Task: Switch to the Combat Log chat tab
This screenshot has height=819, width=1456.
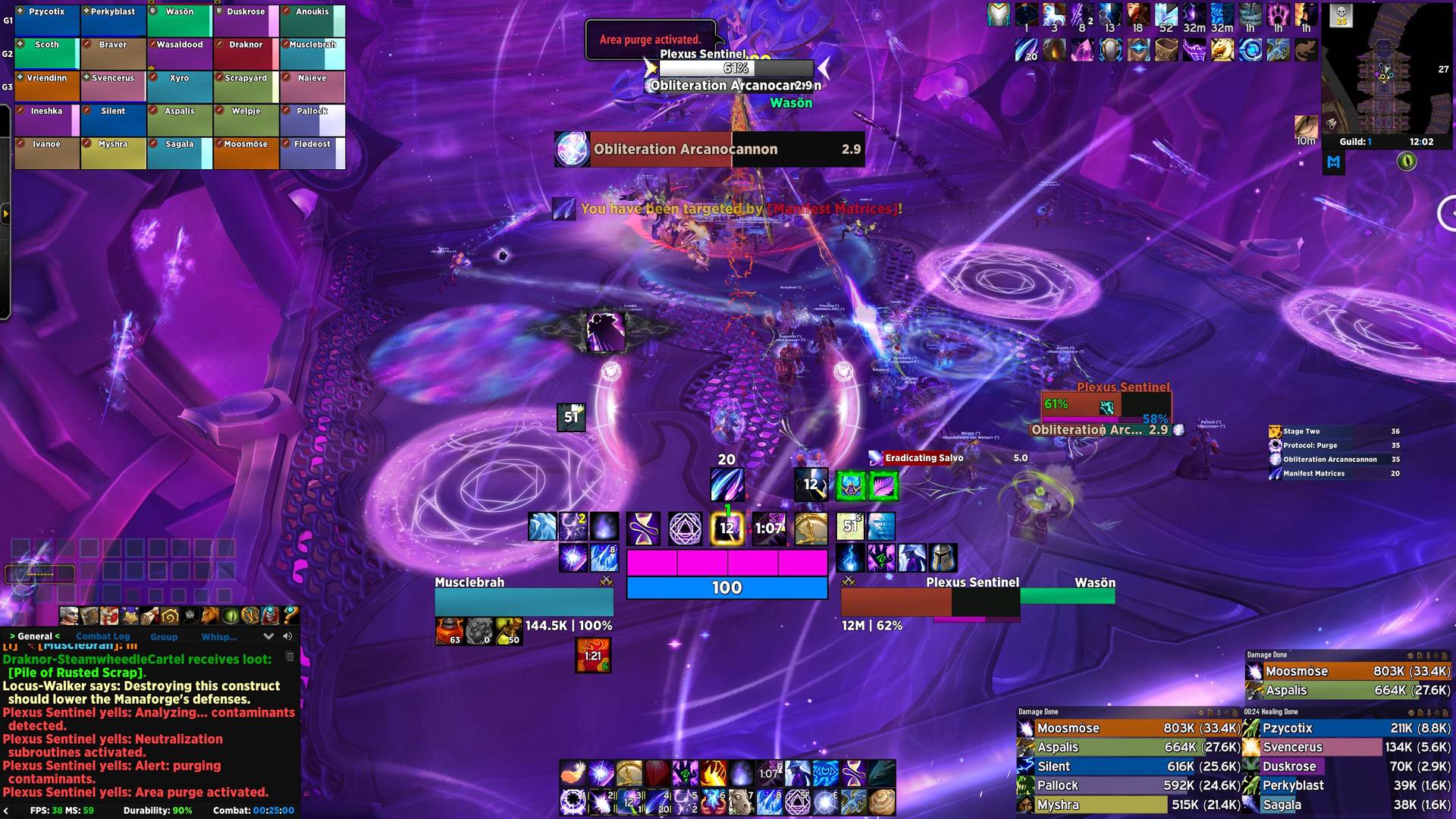Action: pos(103,636)
